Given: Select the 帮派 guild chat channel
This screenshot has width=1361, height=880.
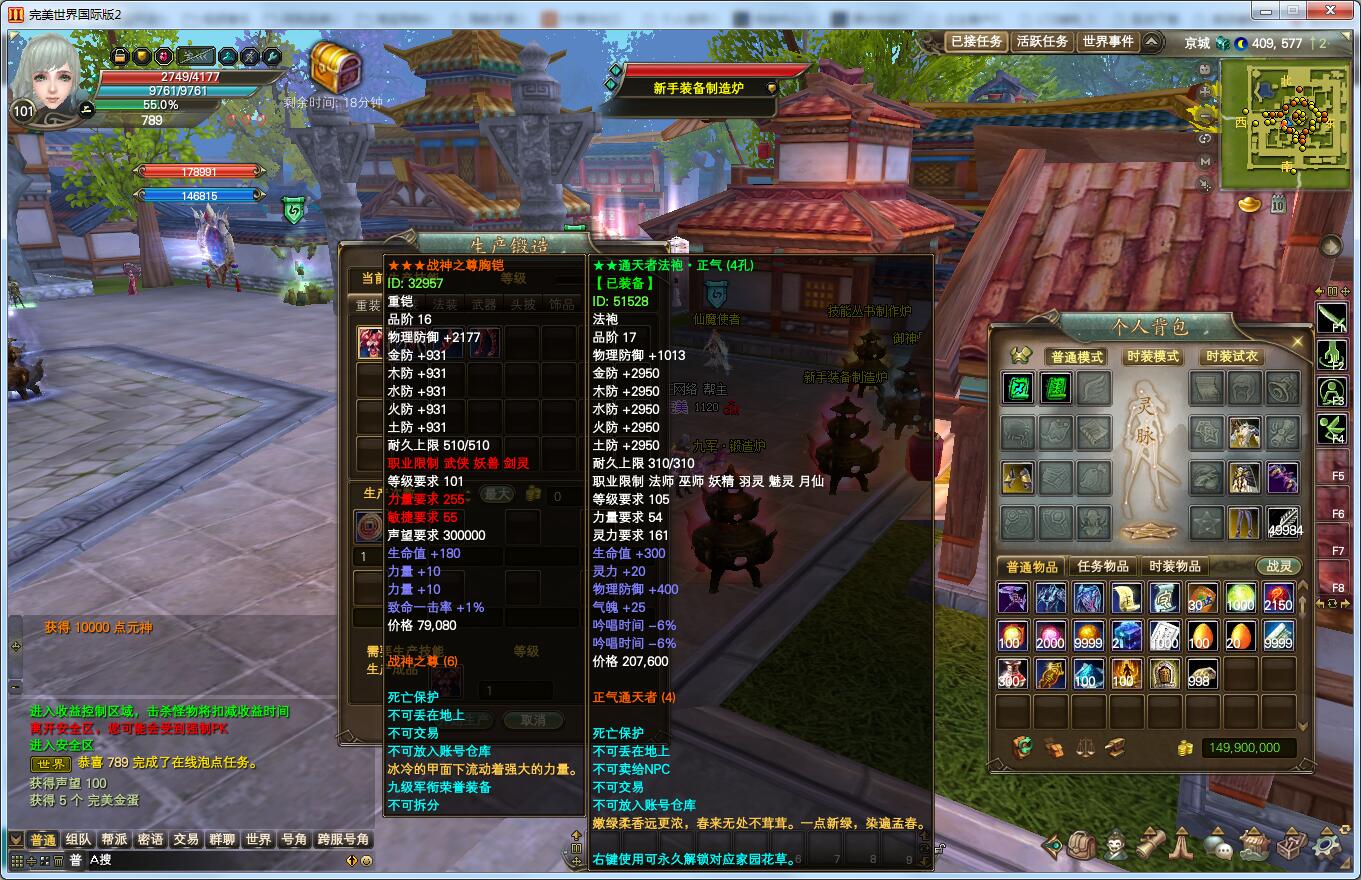Looking at the screenshot, I should [114, 840].
